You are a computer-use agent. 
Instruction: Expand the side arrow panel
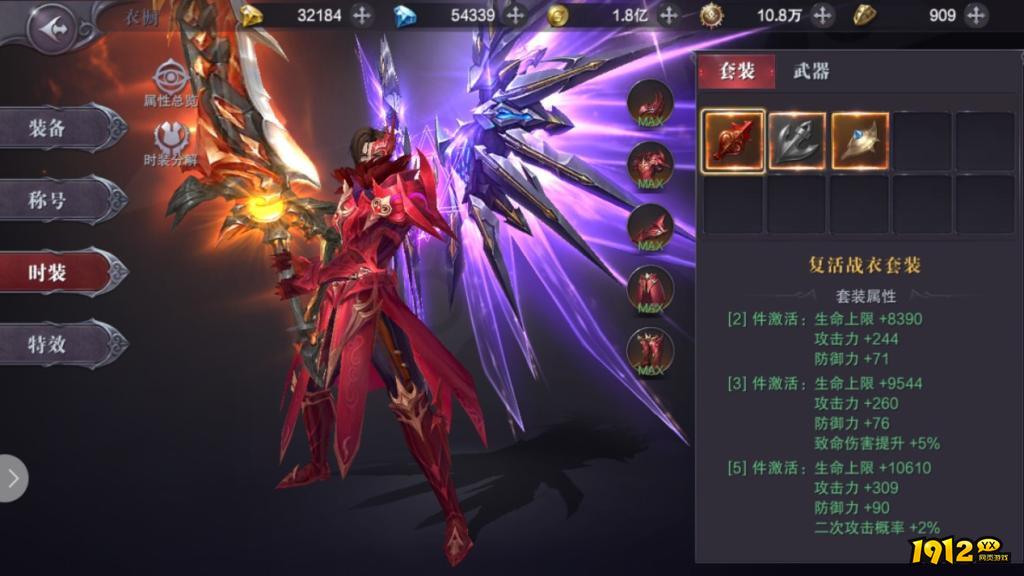pos(13,478)
